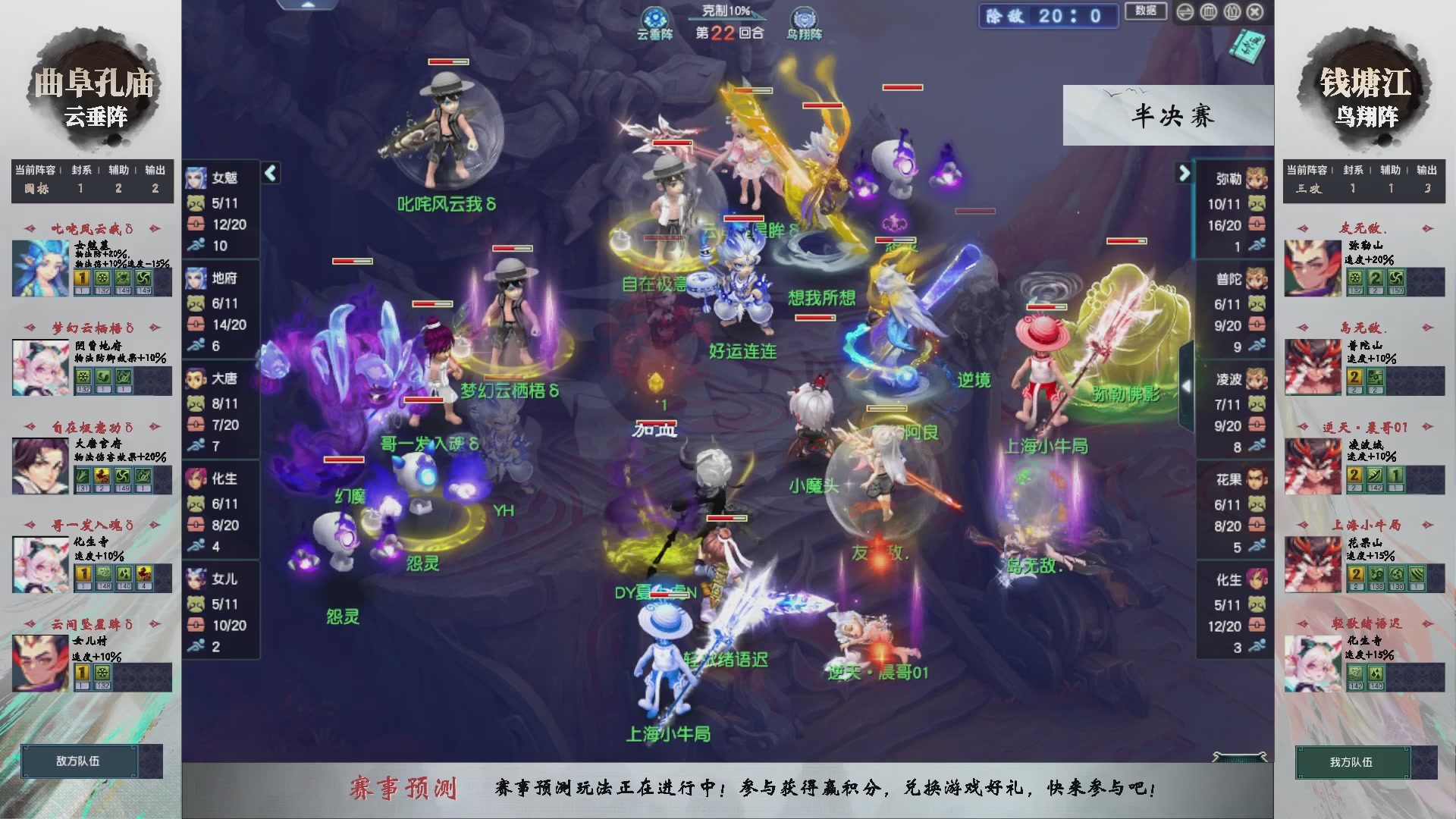Click the chevron beside the 凌波 entry
The height and width of the screenshot is (819, 1456).
point(1186,384)
